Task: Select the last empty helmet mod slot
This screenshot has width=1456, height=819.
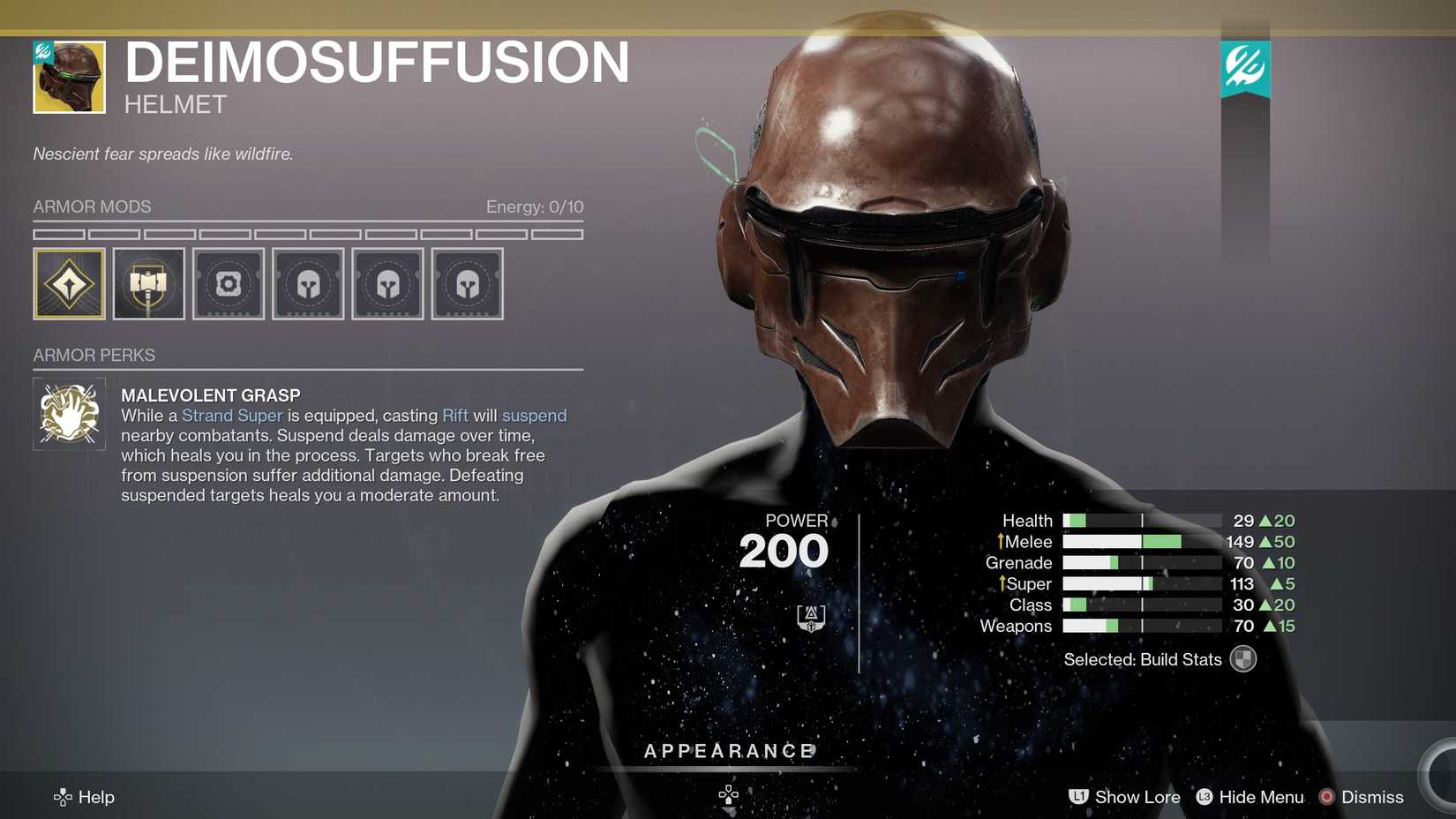Action: coord(467,283)
